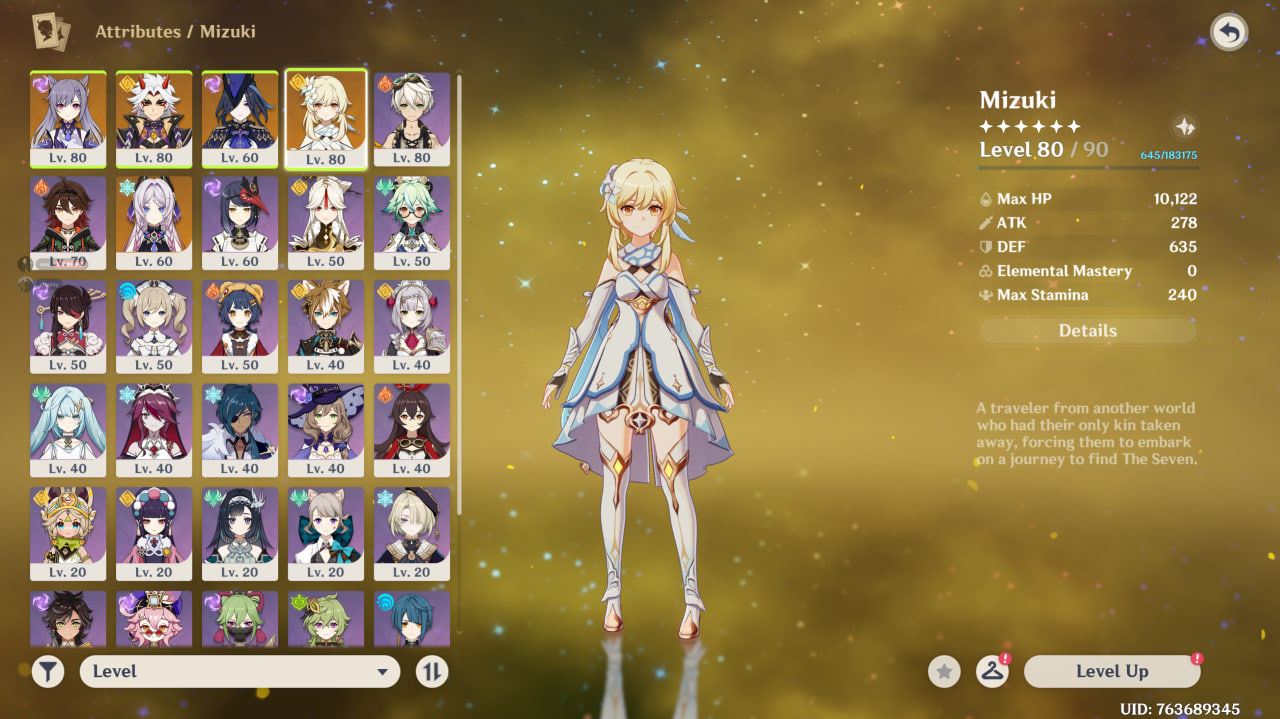Return with the back arrow button
Viewport: 1280px width, 719px height.
(x=1229, y=33)
